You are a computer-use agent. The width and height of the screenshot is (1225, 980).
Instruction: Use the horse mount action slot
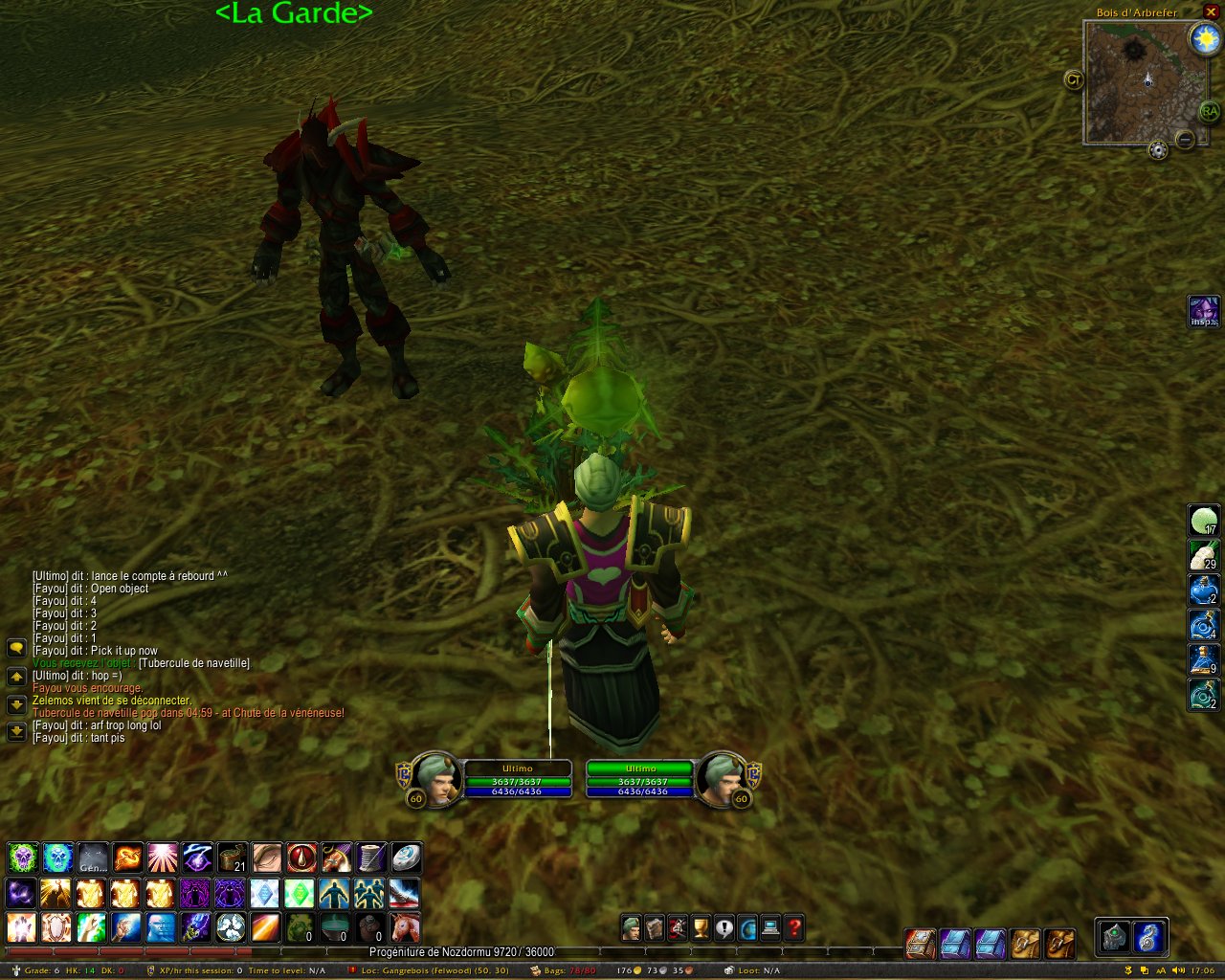pos(405,927)
